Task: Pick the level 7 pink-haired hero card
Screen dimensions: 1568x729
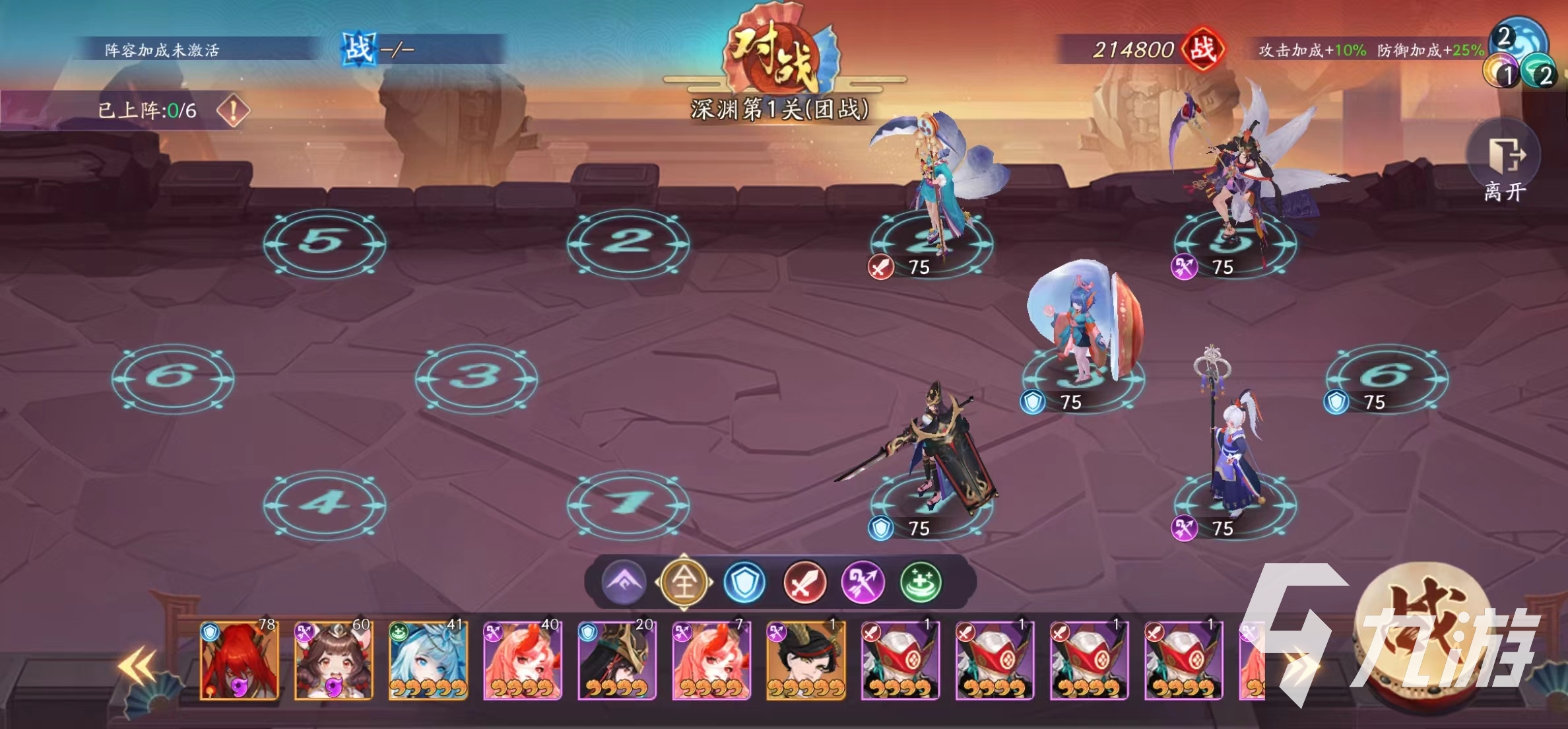Action: coord(711,660)
